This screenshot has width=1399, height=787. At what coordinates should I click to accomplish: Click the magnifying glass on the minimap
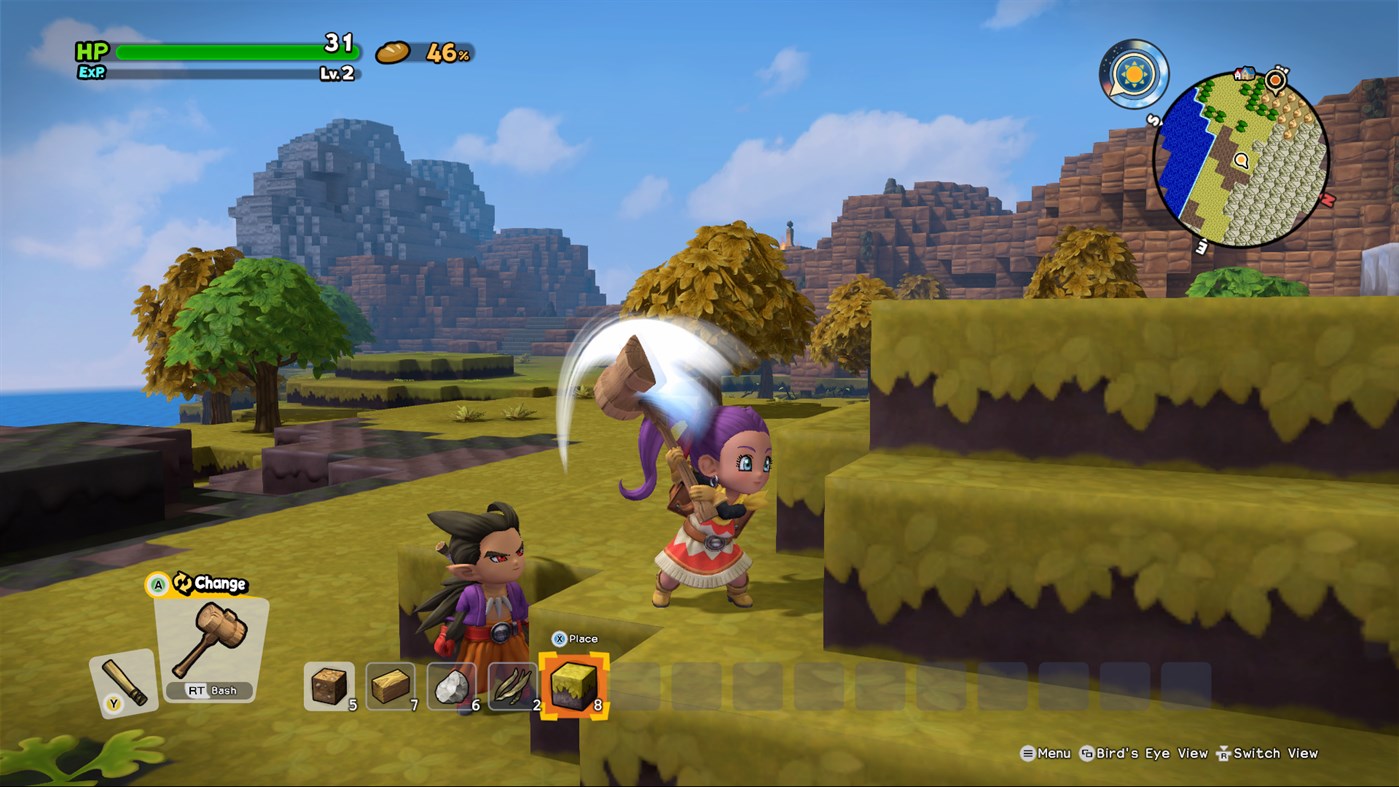pyautogui.click(x=1243, y=160)
